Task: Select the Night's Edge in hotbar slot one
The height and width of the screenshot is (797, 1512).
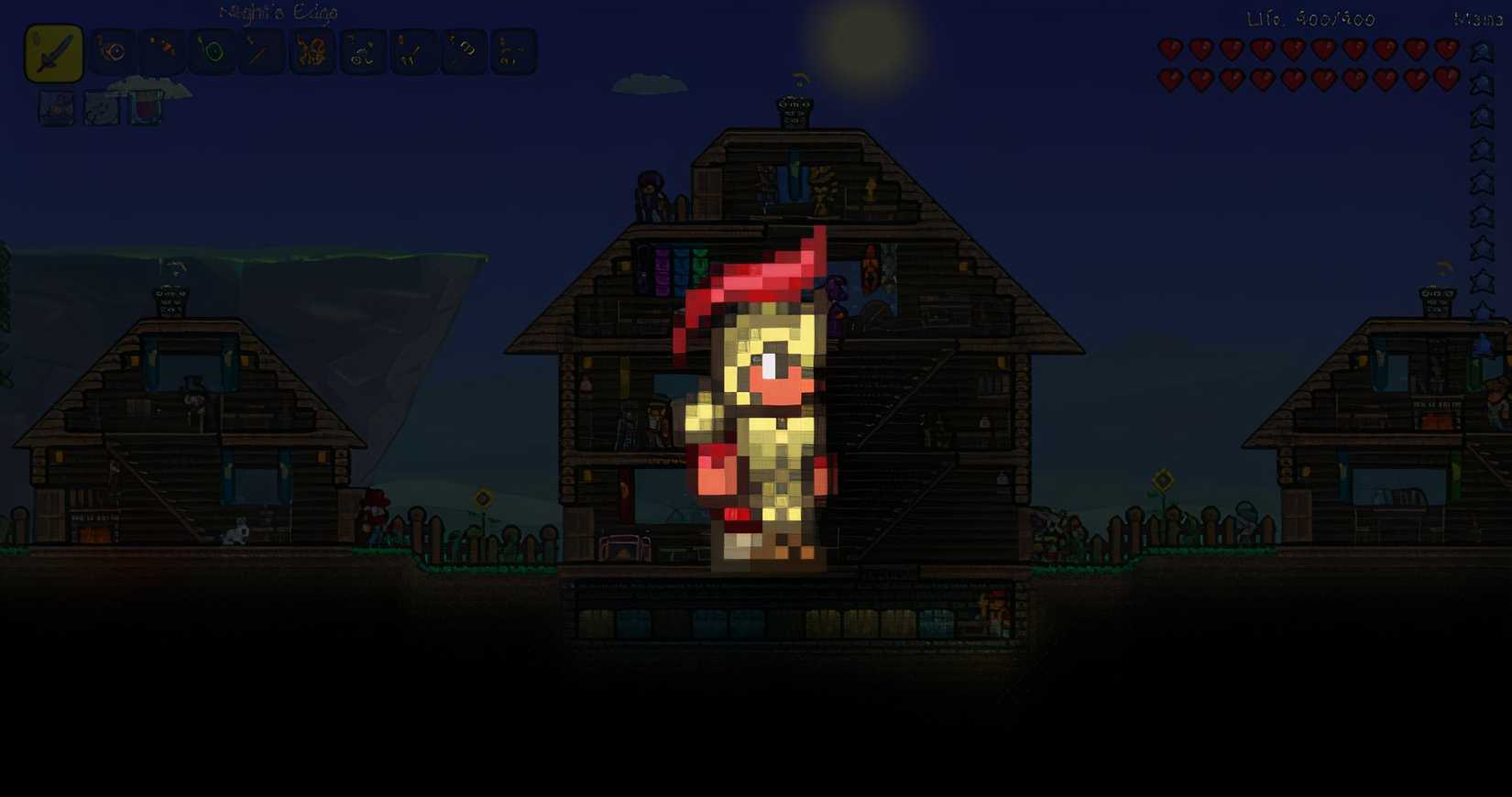Action: [x=52, y=51]
